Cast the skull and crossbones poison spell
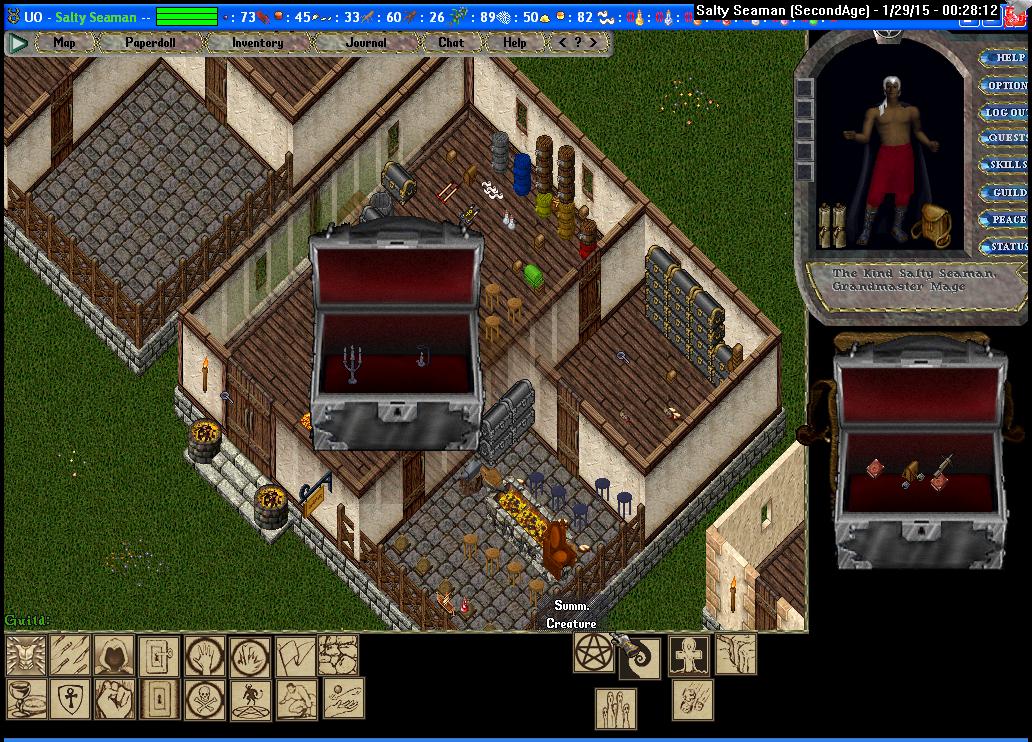The width and height of the screenshot is (1032, 742). (205, 698)
